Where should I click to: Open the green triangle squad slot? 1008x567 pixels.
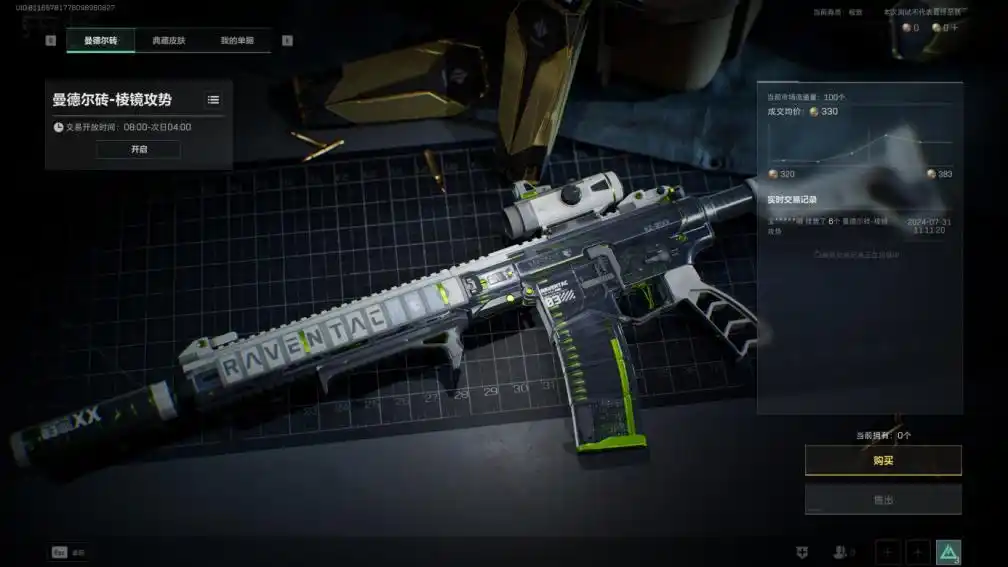click(948, 552)
